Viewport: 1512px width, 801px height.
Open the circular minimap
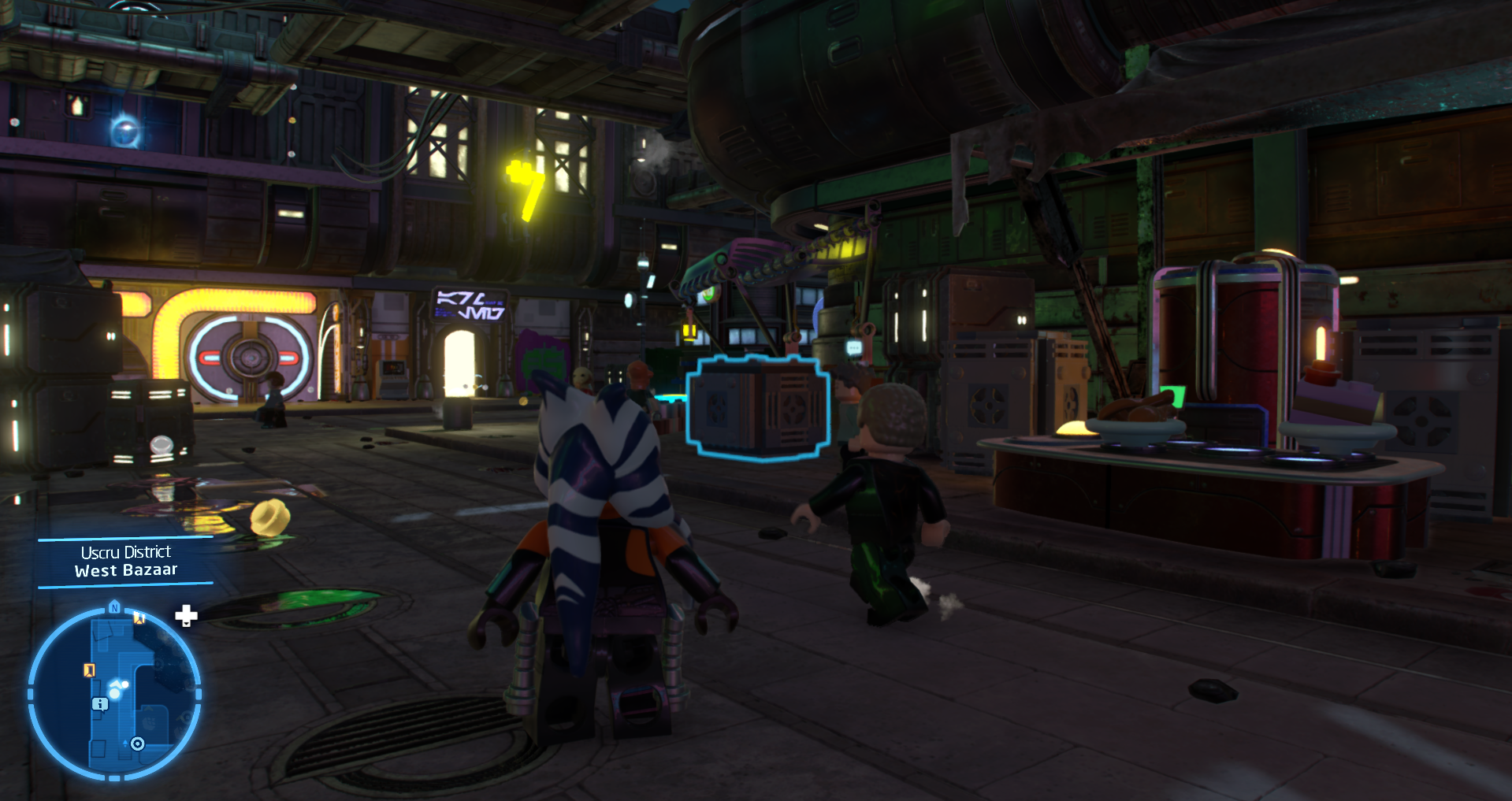tap(114, 694)
